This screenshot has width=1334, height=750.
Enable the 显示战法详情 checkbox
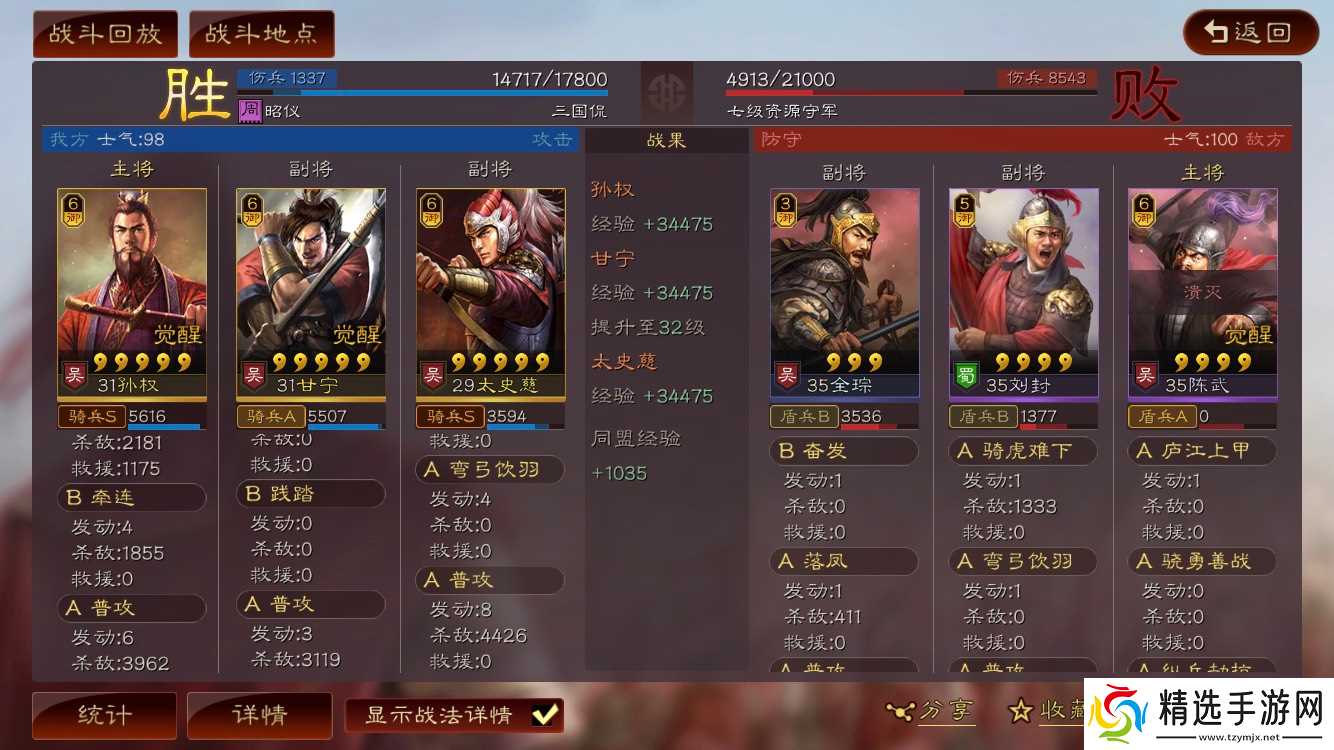pos(542,715)
